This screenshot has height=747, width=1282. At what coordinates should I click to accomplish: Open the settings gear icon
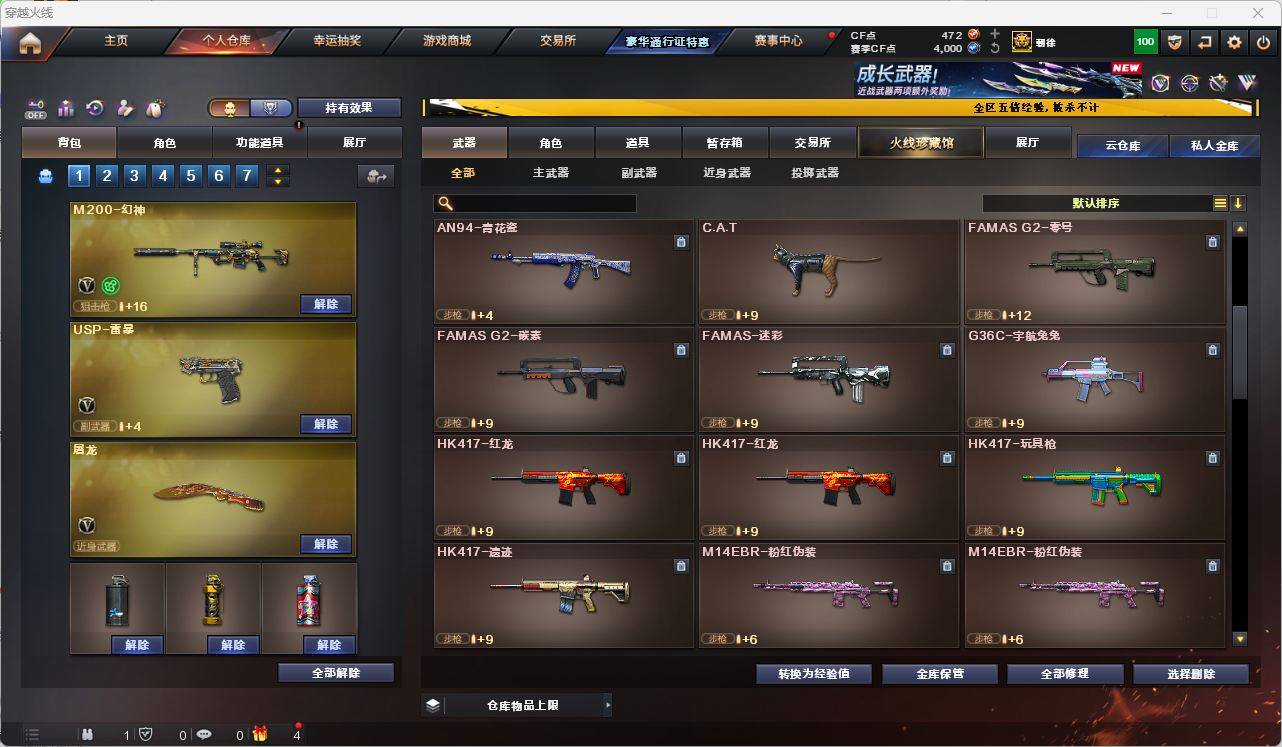click(x=1232, y=41)
